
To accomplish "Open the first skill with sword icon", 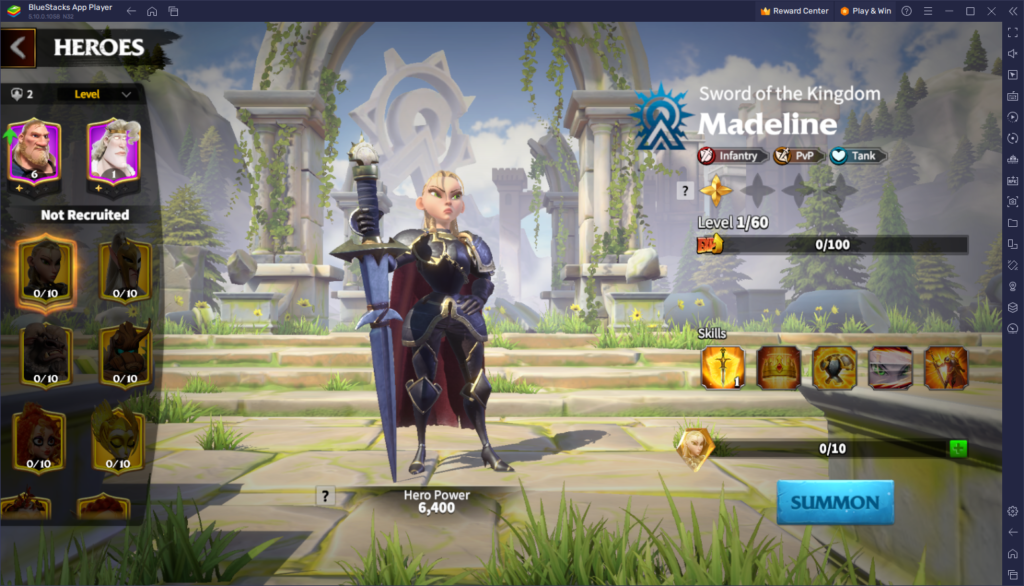I will [722, 367].
